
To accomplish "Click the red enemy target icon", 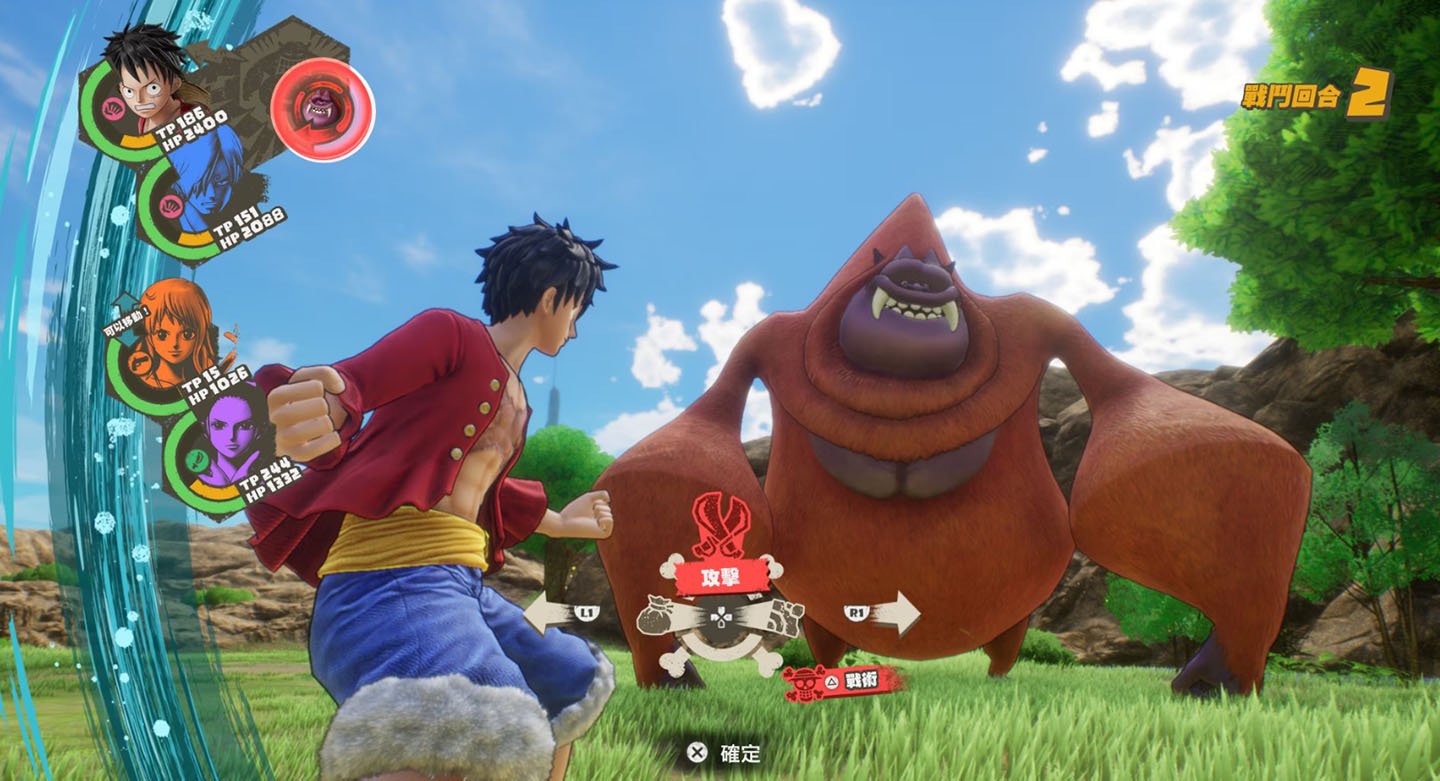I will 322,108.
